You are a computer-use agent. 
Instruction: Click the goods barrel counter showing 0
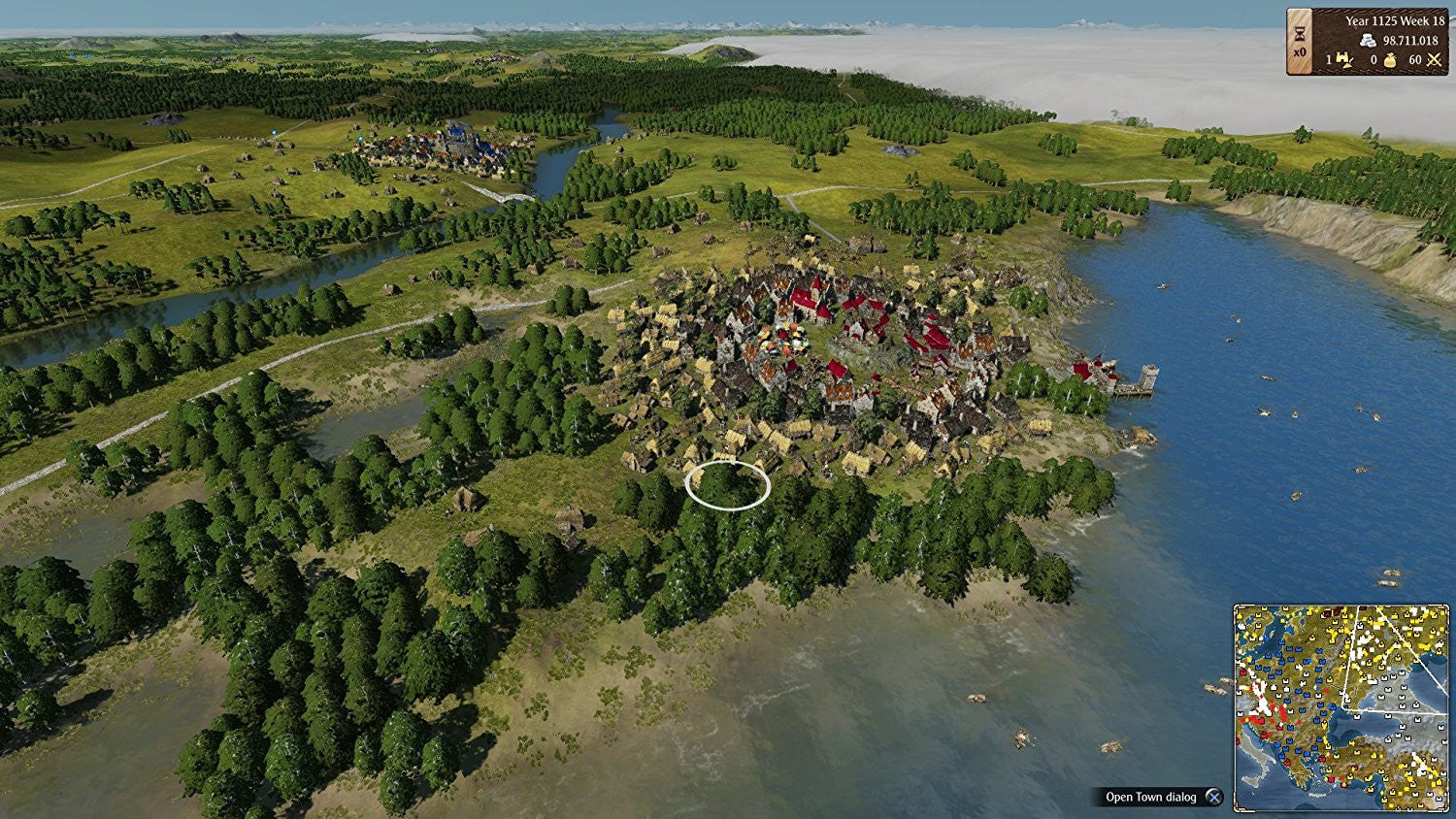[x=1373, y=60]
